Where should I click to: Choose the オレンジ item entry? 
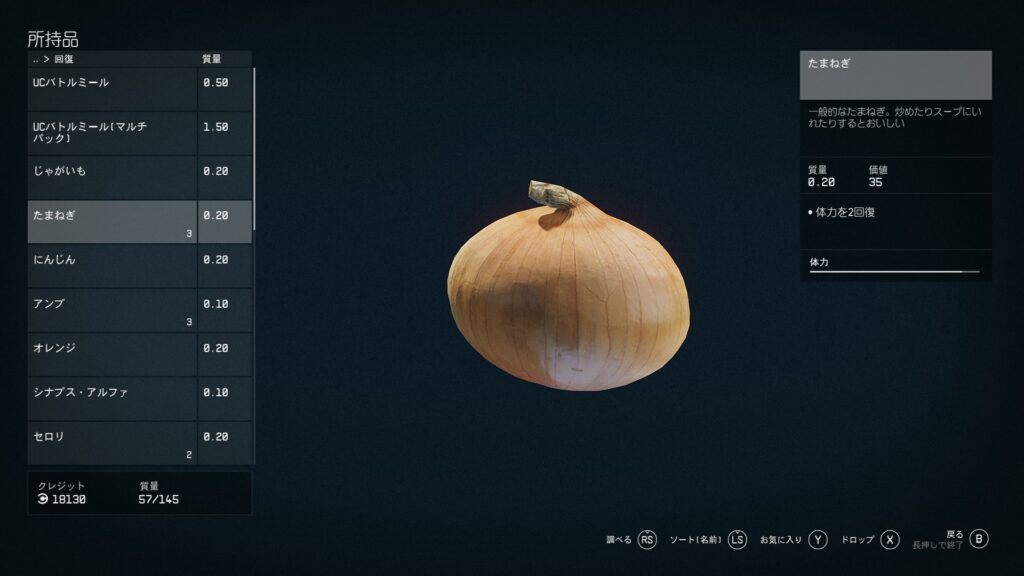[x=112, y=354]
